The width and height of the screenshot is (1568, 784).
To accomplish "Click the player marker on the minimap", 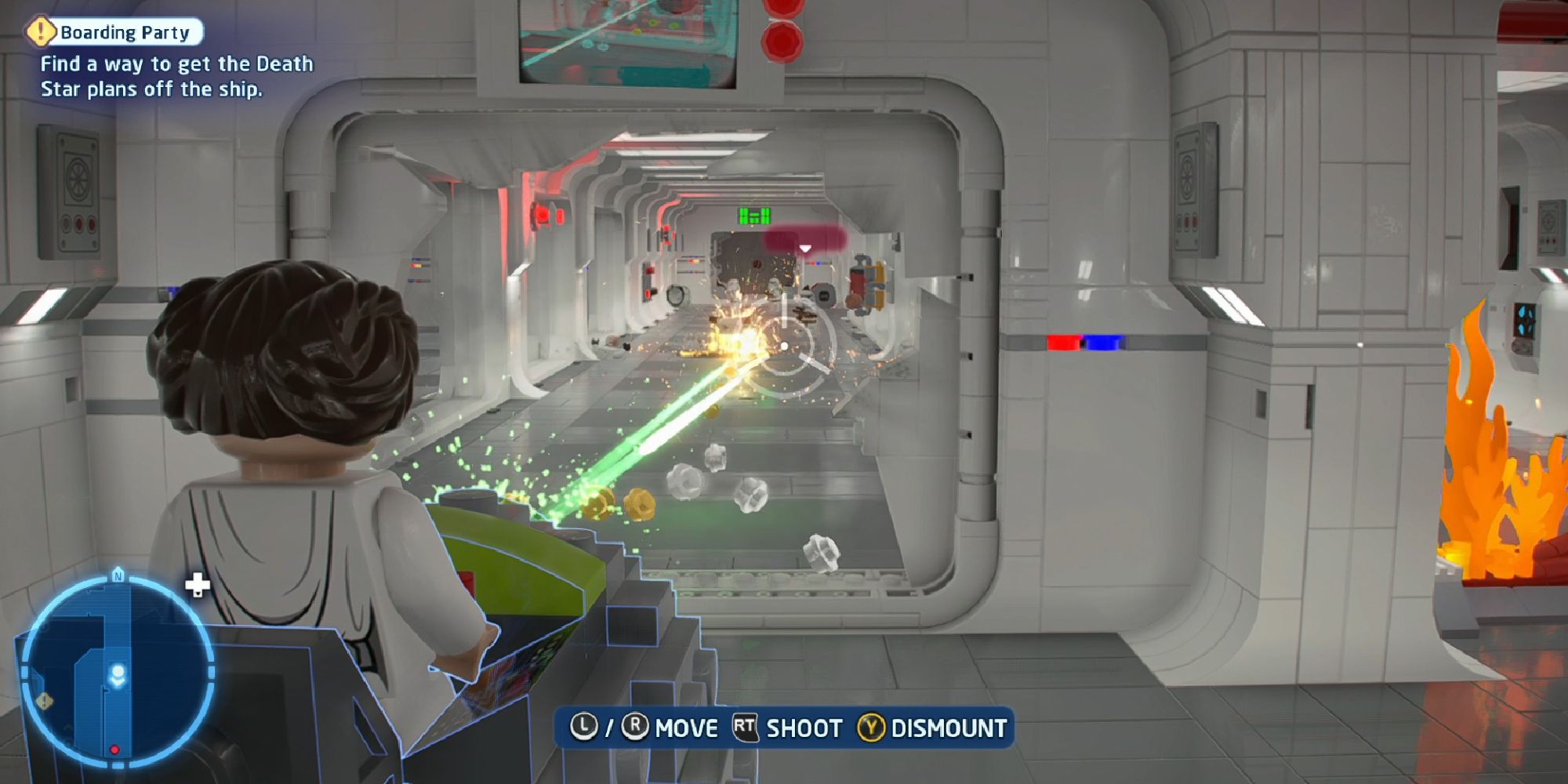I will 119,673.
